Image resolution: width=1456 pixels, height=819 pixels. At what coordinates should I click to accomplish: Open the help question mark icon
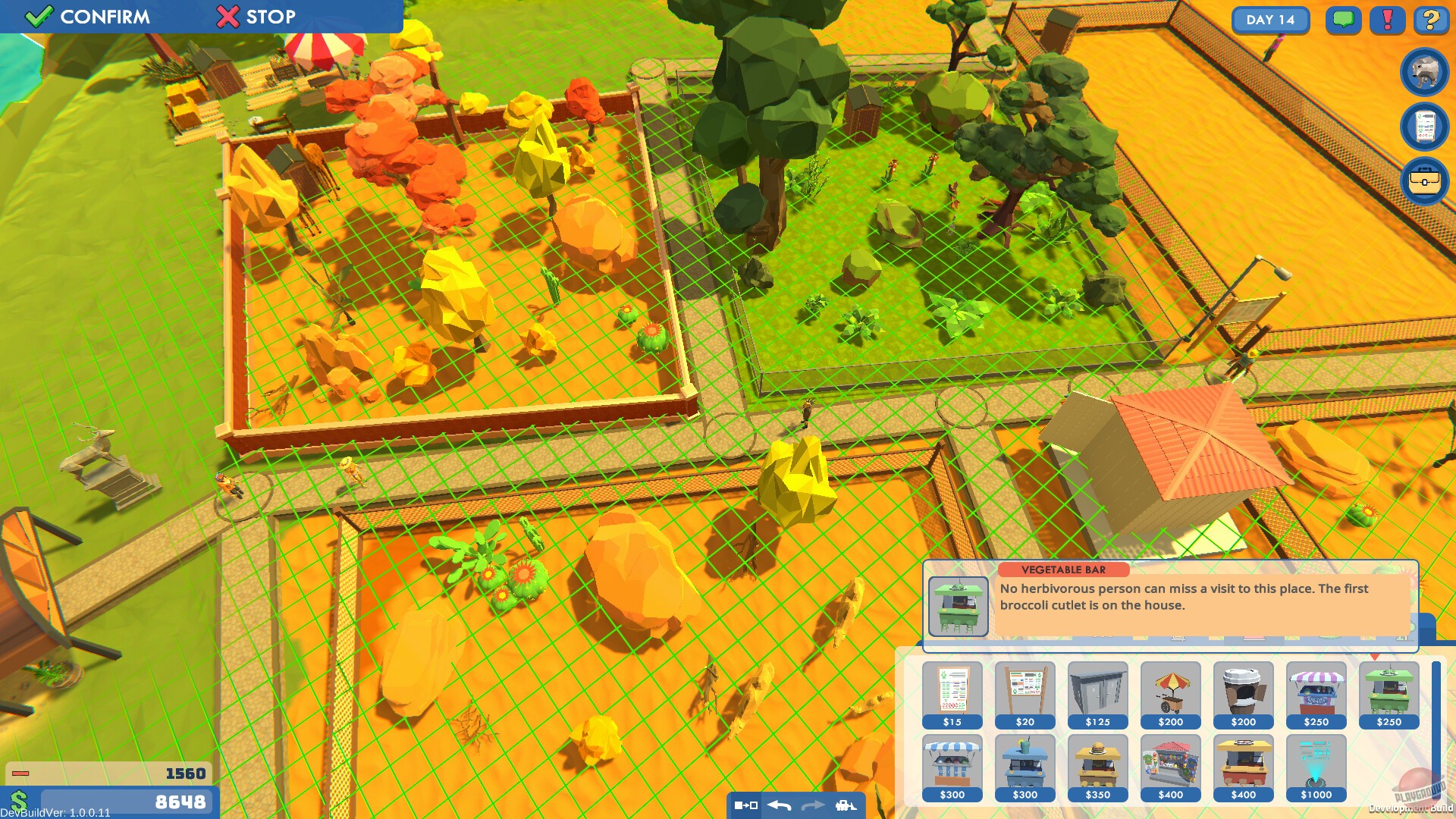1430,20
